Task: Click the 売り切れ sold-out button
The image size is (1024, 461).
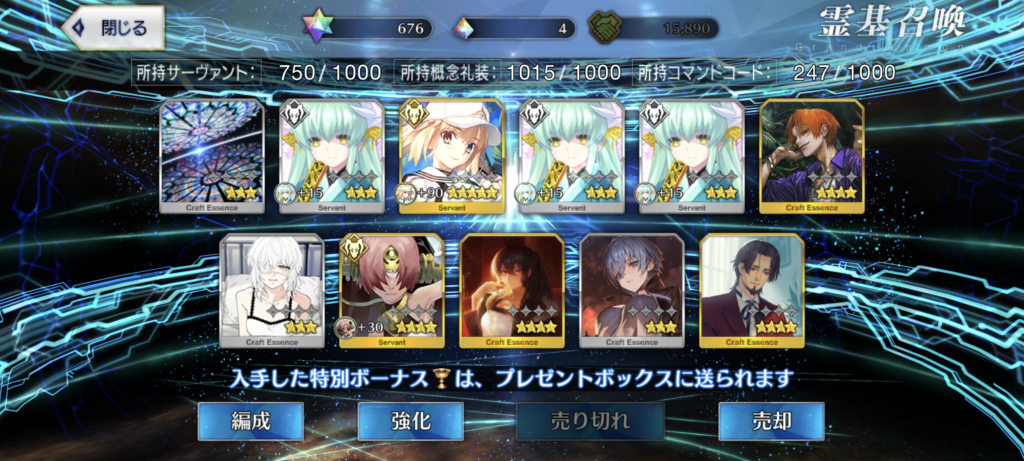Action: pos(590,421)
